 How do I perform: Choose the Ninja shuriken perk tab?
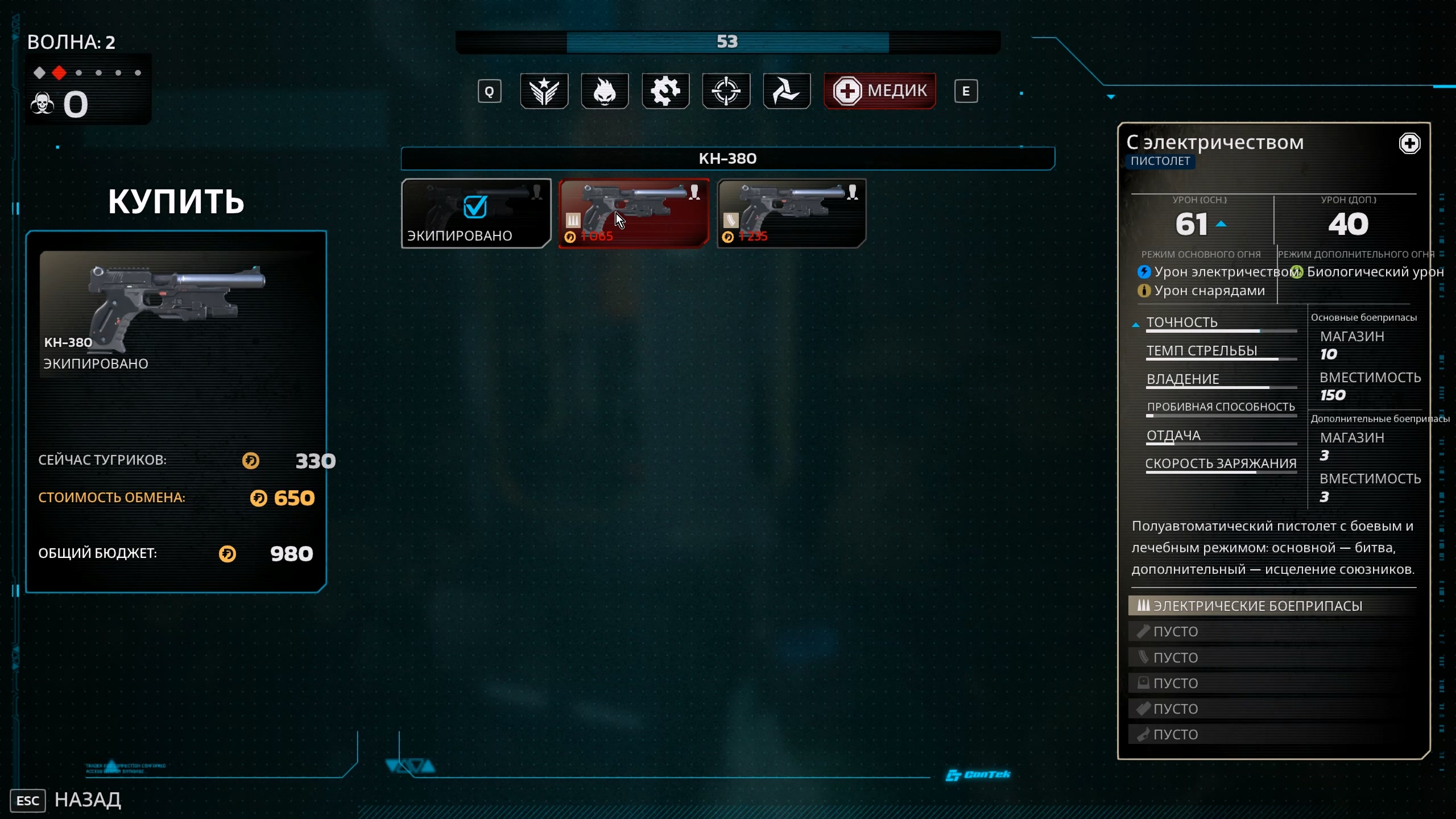(x=787, y=91)
